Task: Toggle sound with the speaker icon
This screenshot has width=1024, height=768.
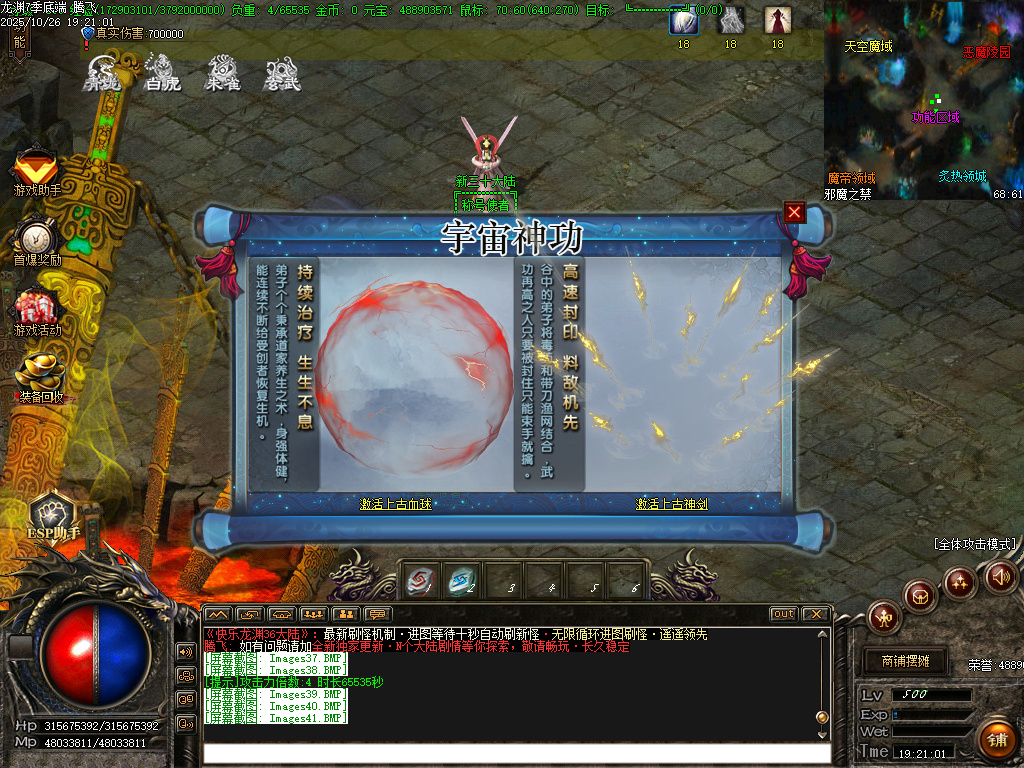Action: pos(1000,576)
